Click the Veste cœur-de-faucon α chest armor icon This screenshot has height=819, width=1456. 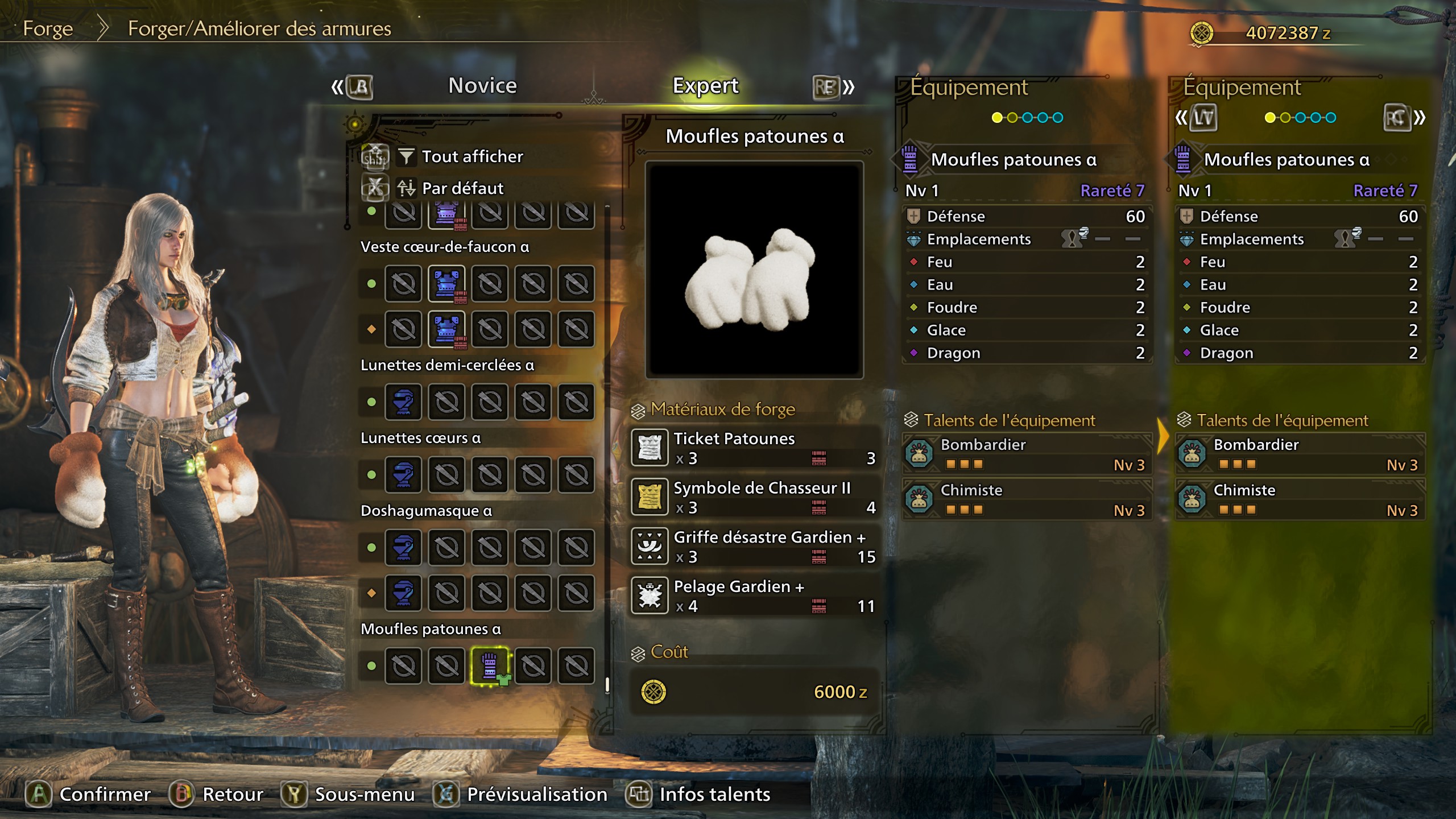tap(446, 283)
